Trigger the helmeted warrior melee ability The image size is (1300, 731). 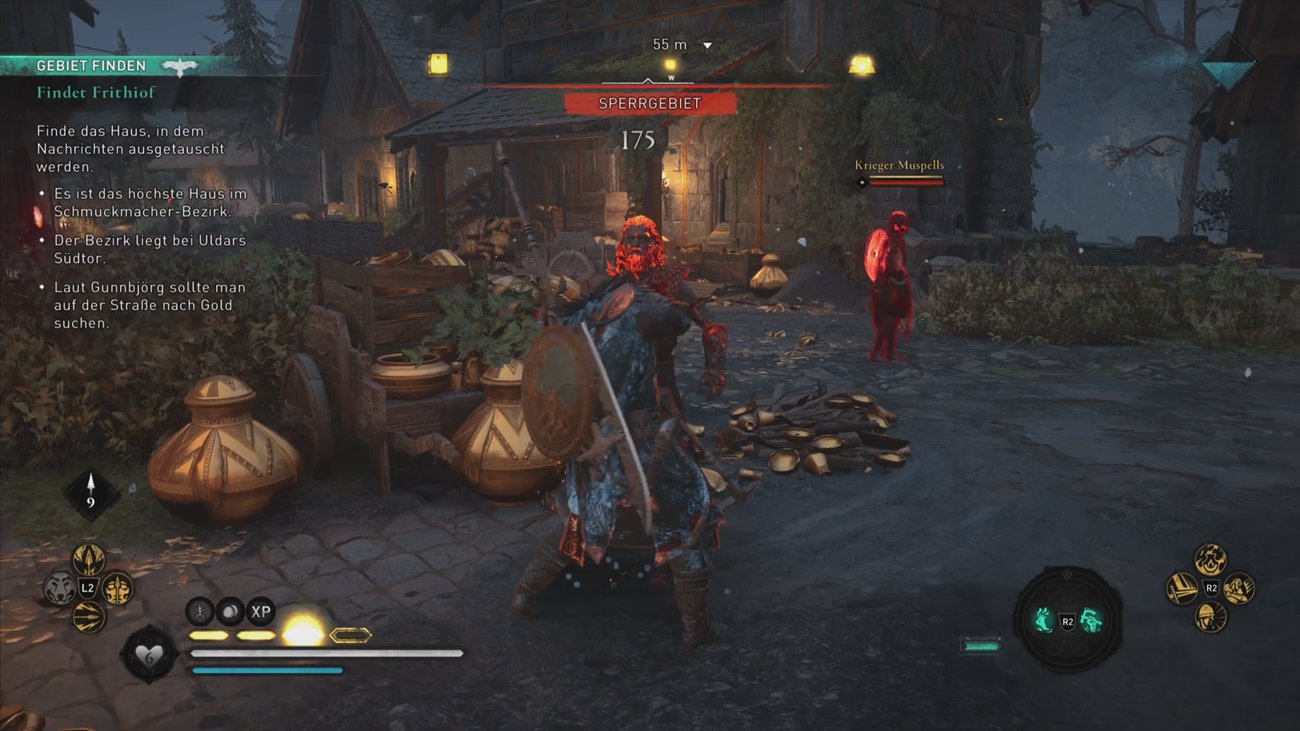pos(1210,616)
